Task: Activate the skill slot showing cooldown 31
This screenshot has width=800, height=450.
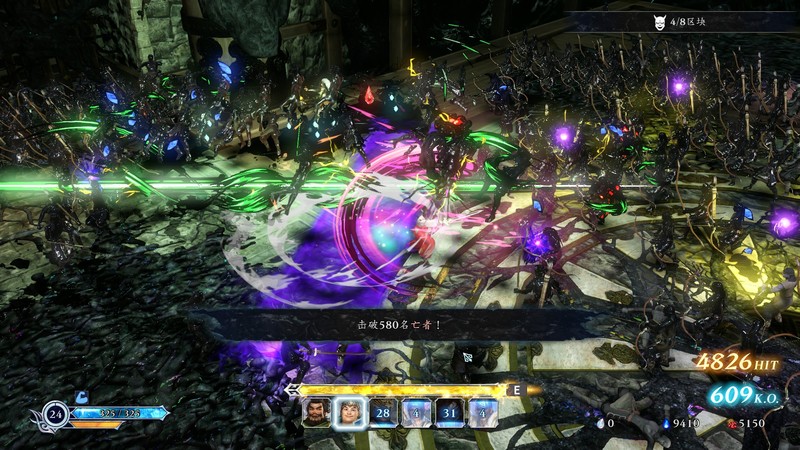Action: [451, 410]
